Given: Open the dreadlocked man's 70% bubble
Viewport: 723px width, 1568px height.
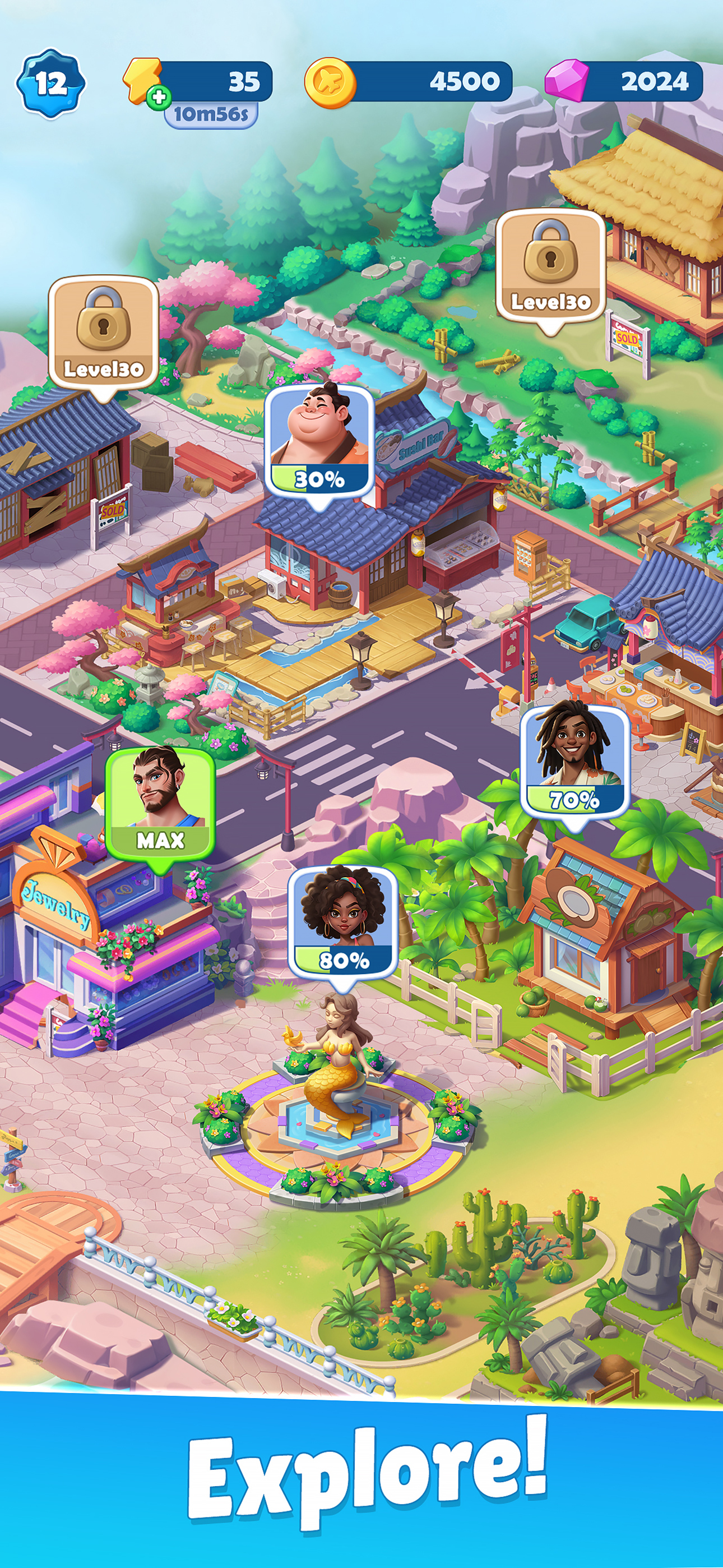Looking at the screenshot, I should [x=574, y=762].
